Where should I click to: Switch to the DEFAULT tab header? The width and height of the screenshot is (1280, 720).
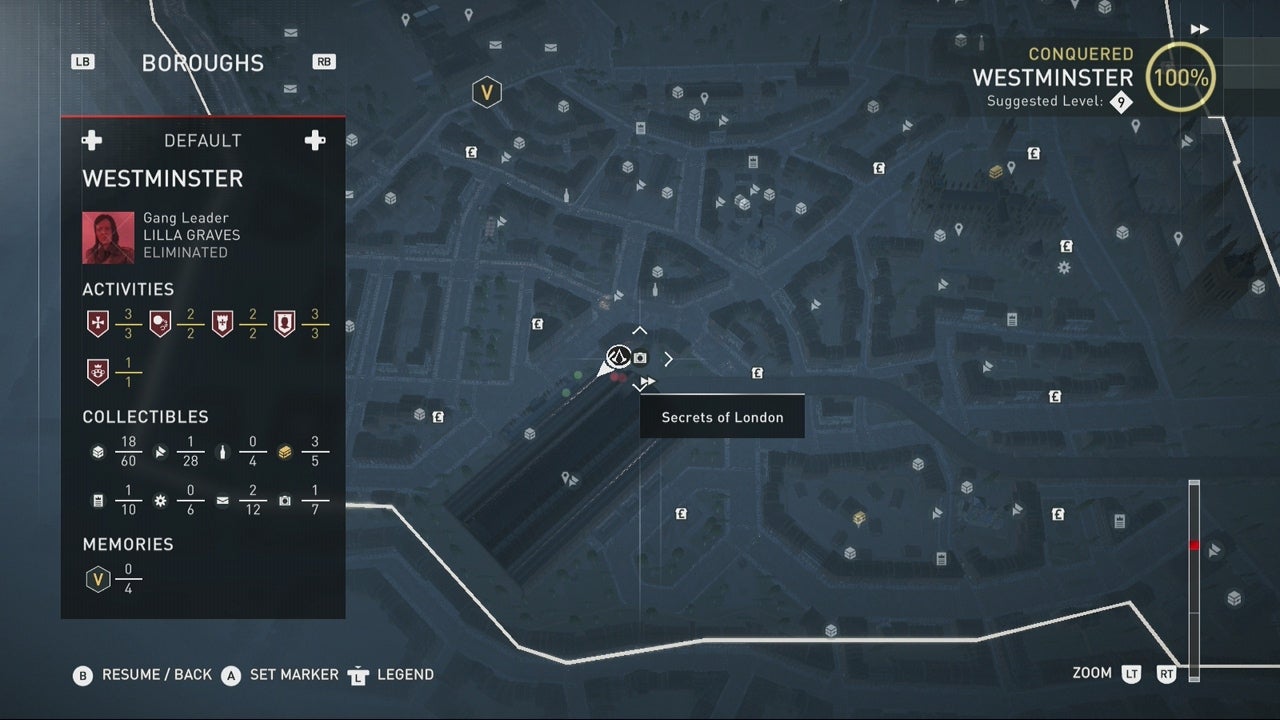click(202, 140)
